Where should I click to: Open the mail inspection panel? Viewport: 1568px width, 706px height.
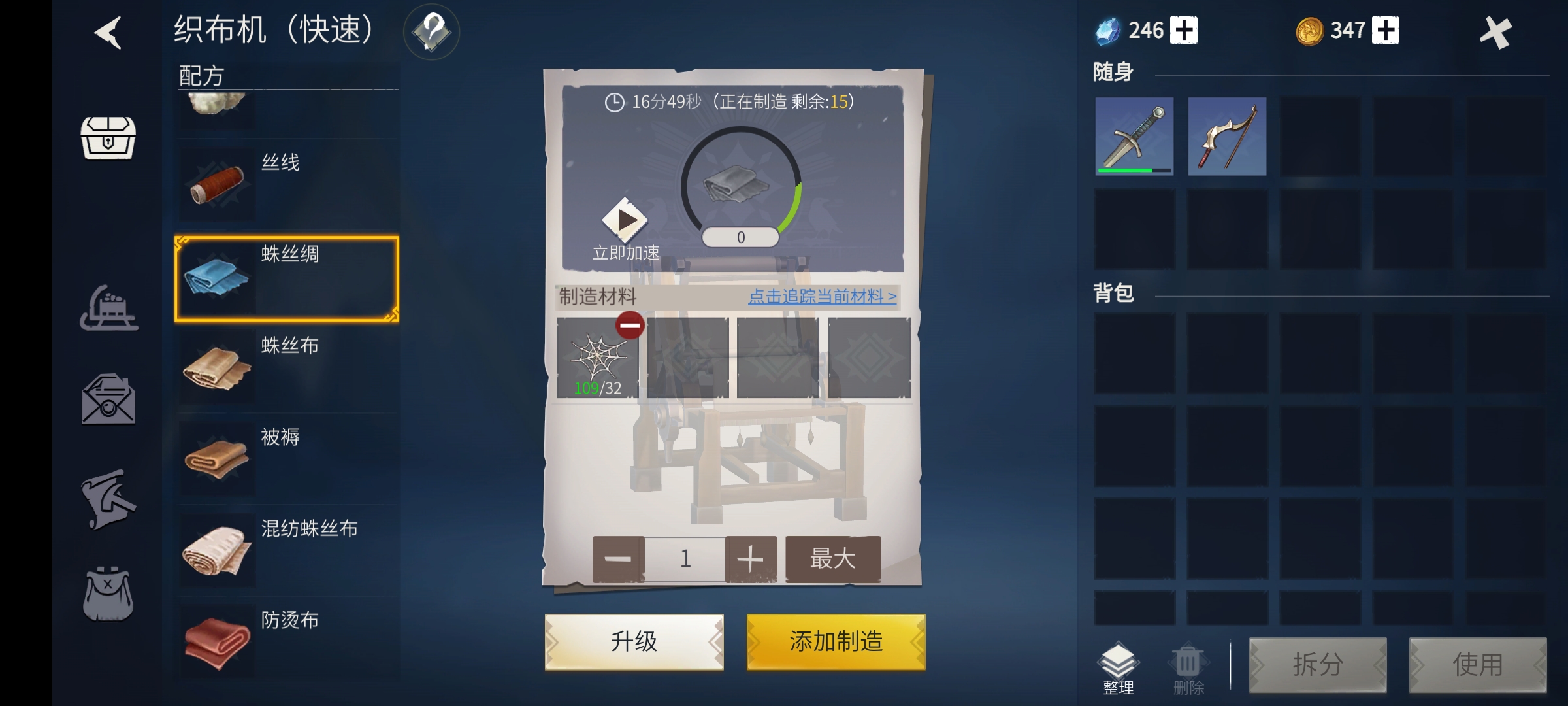pyautogui.click(x=110, y=399)
